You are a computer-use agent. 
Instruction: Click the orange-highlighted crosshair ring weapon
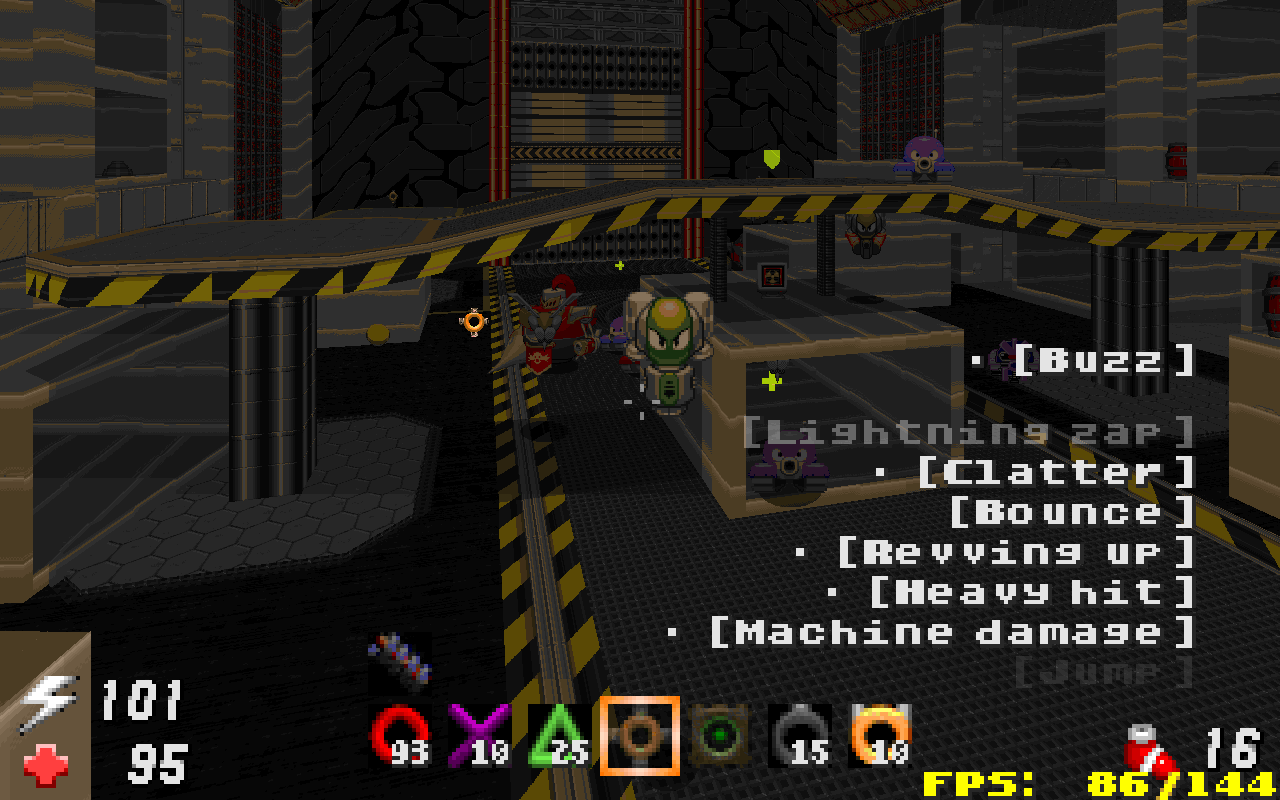click(x=640, y=735)
